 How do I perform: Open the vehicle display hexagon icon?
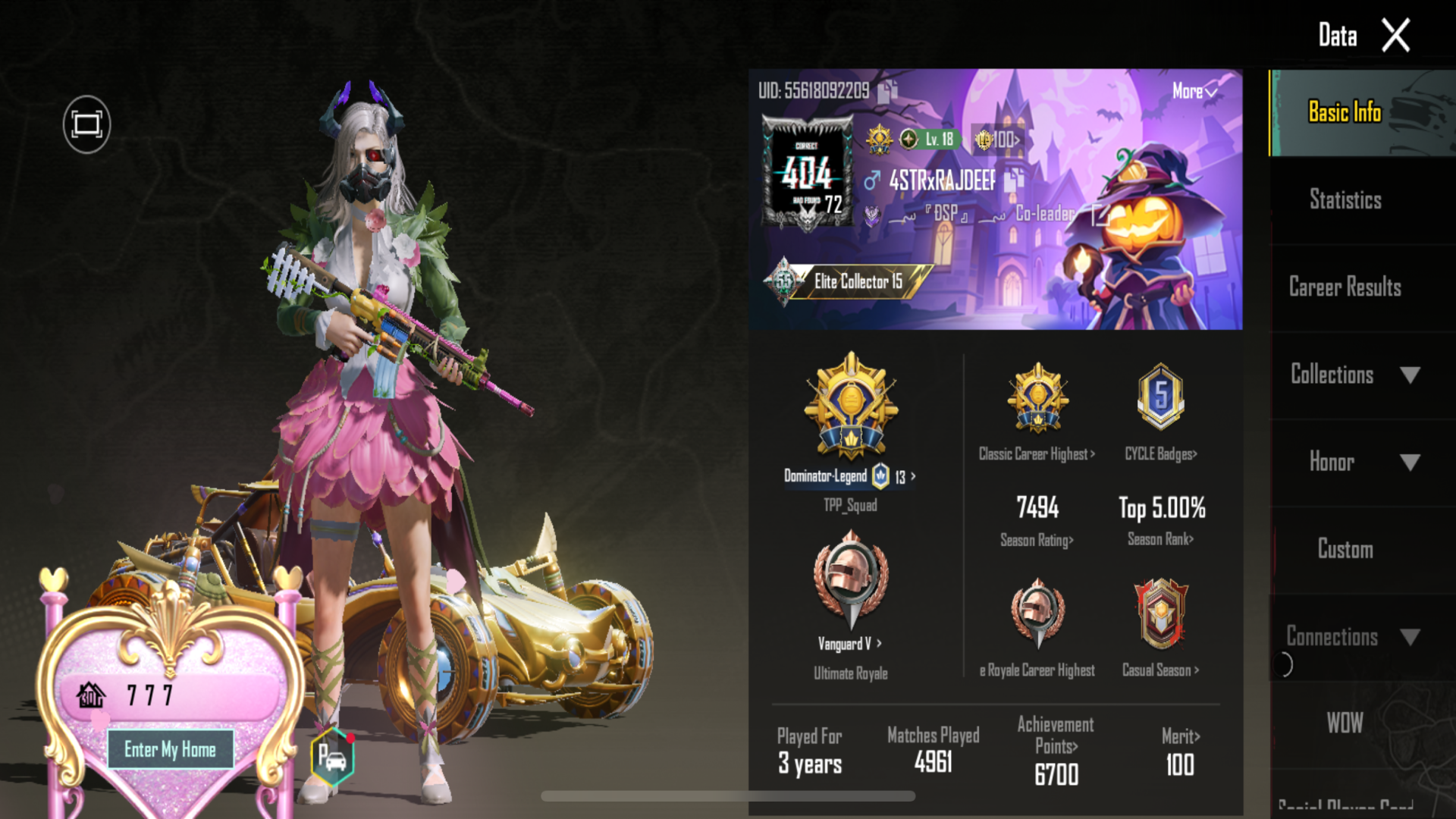(332, 757)
